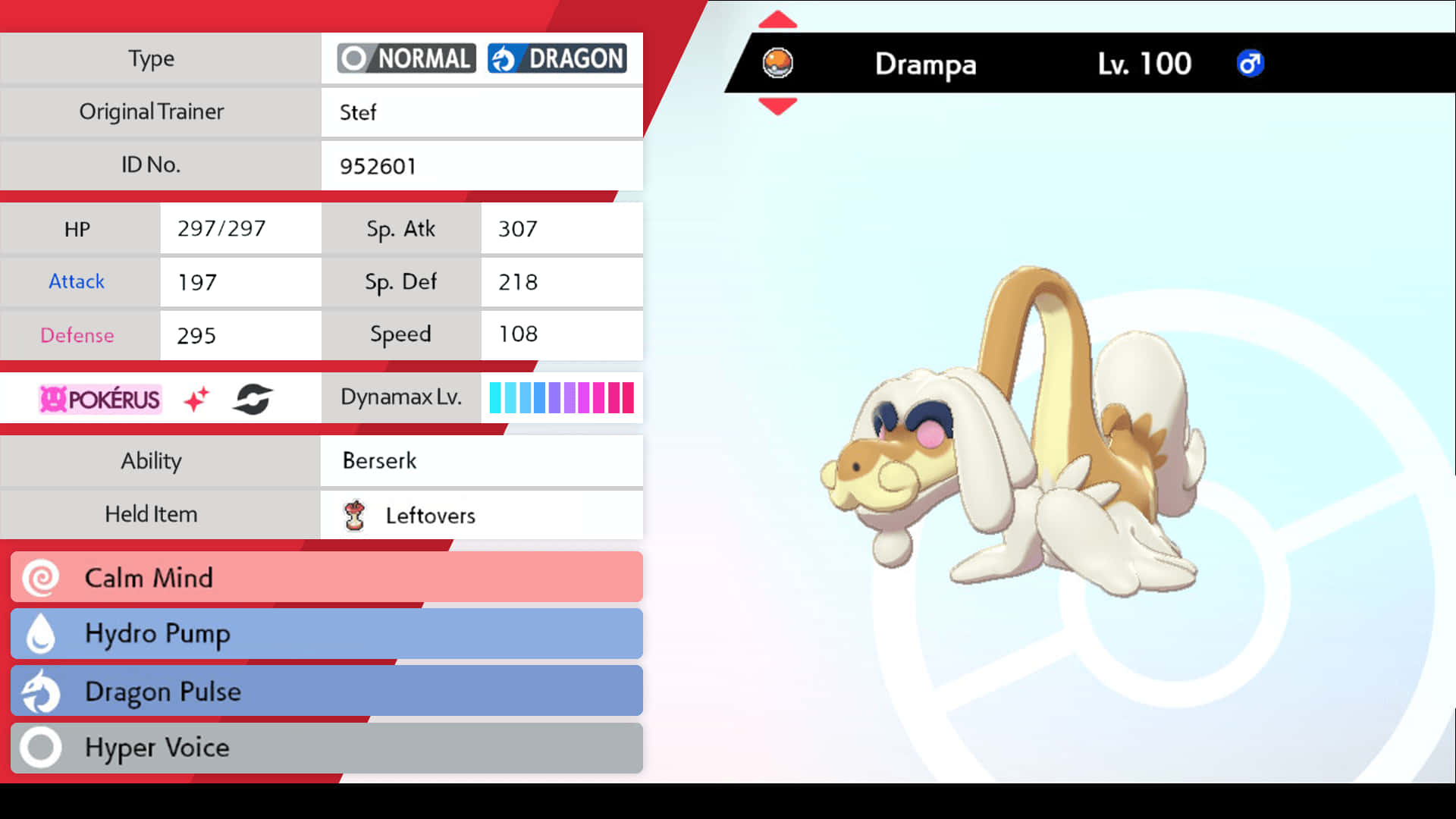Screen dimensions: 1456x819
Task: Click the pink Defense stat label
Action: coord(77,334)
